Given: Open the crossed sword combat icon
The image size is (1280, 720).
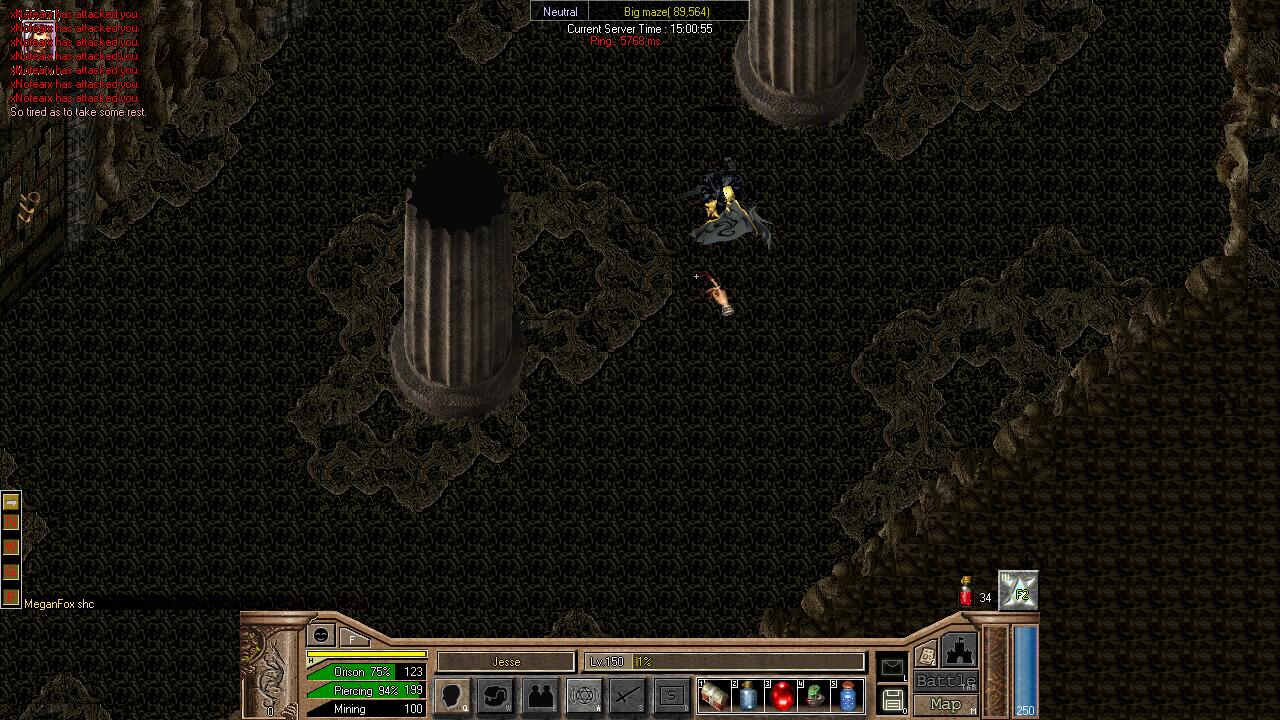Looking at the screenshot, I should tap(627, 696).
